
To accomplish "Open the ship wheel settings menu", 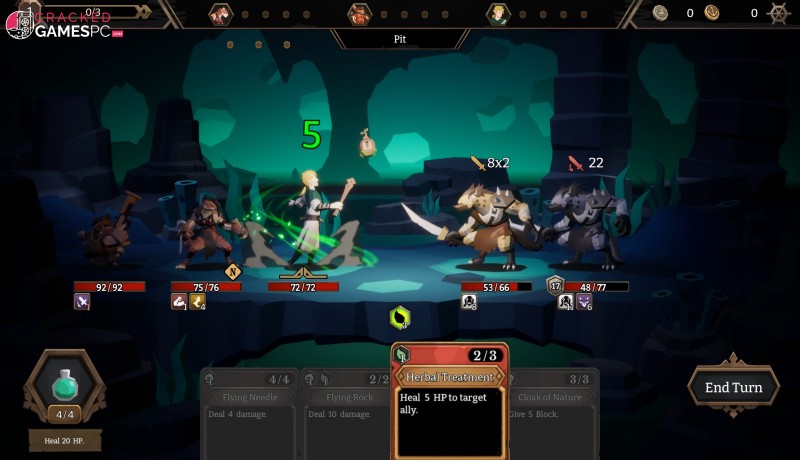I will [779, 13].
